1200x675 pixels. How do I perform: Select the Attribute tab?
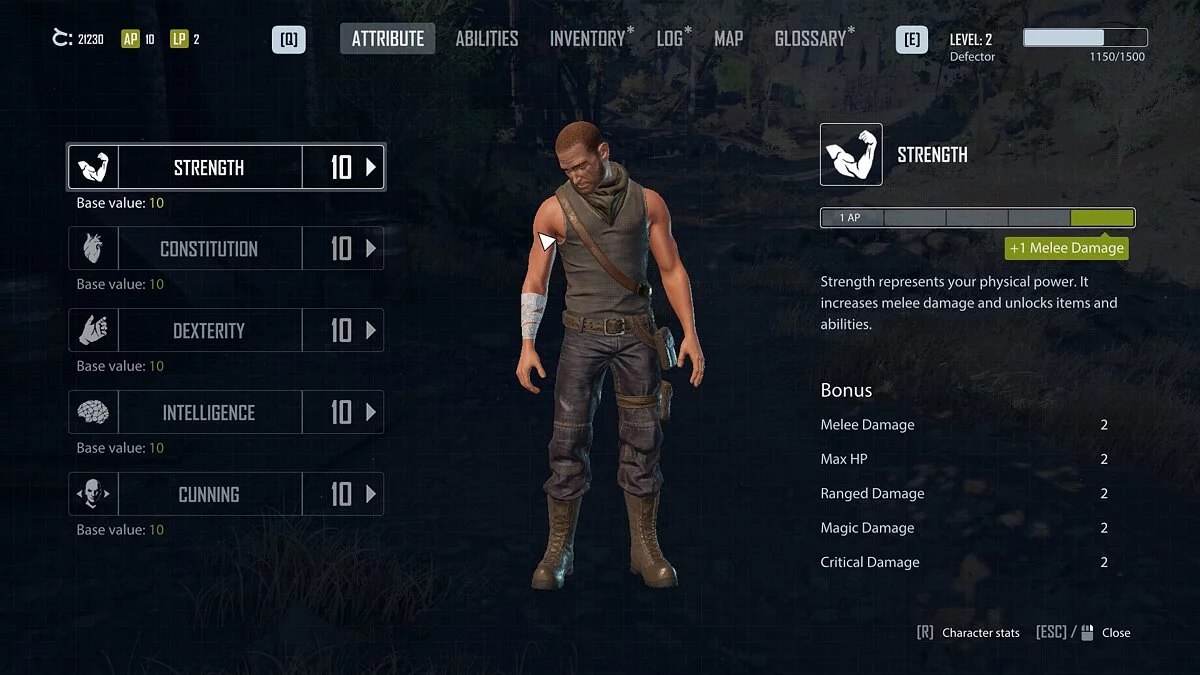(388, 39)
